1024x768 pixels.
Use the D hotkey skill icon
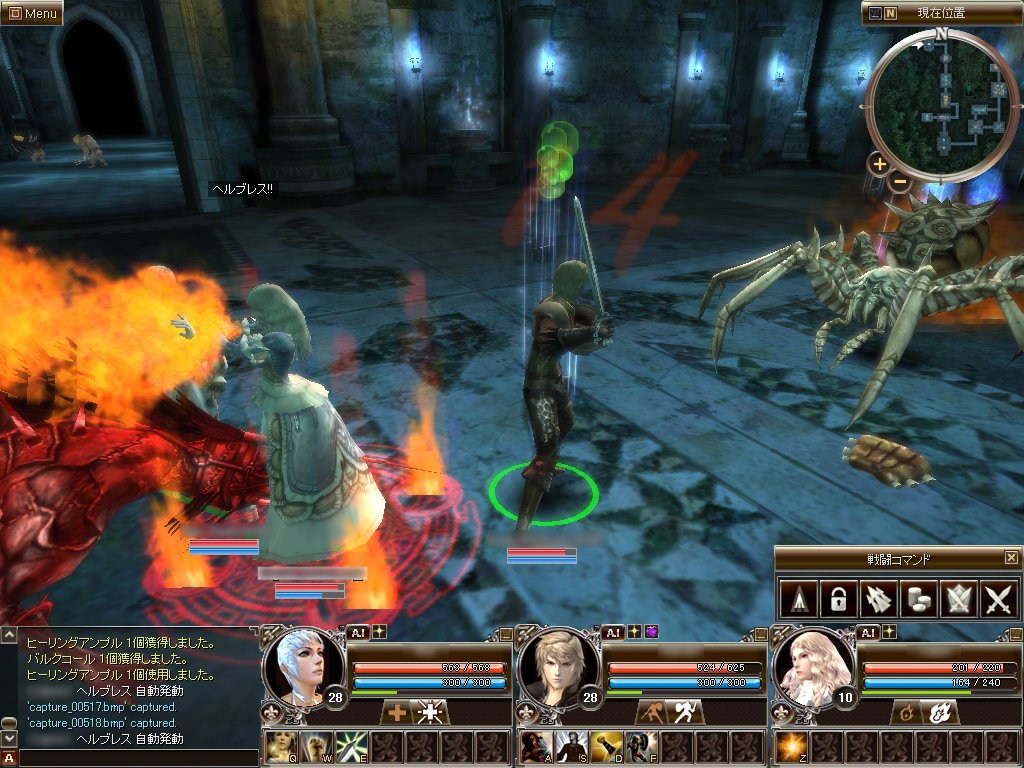pyautogui.click(x=605, y=748)
